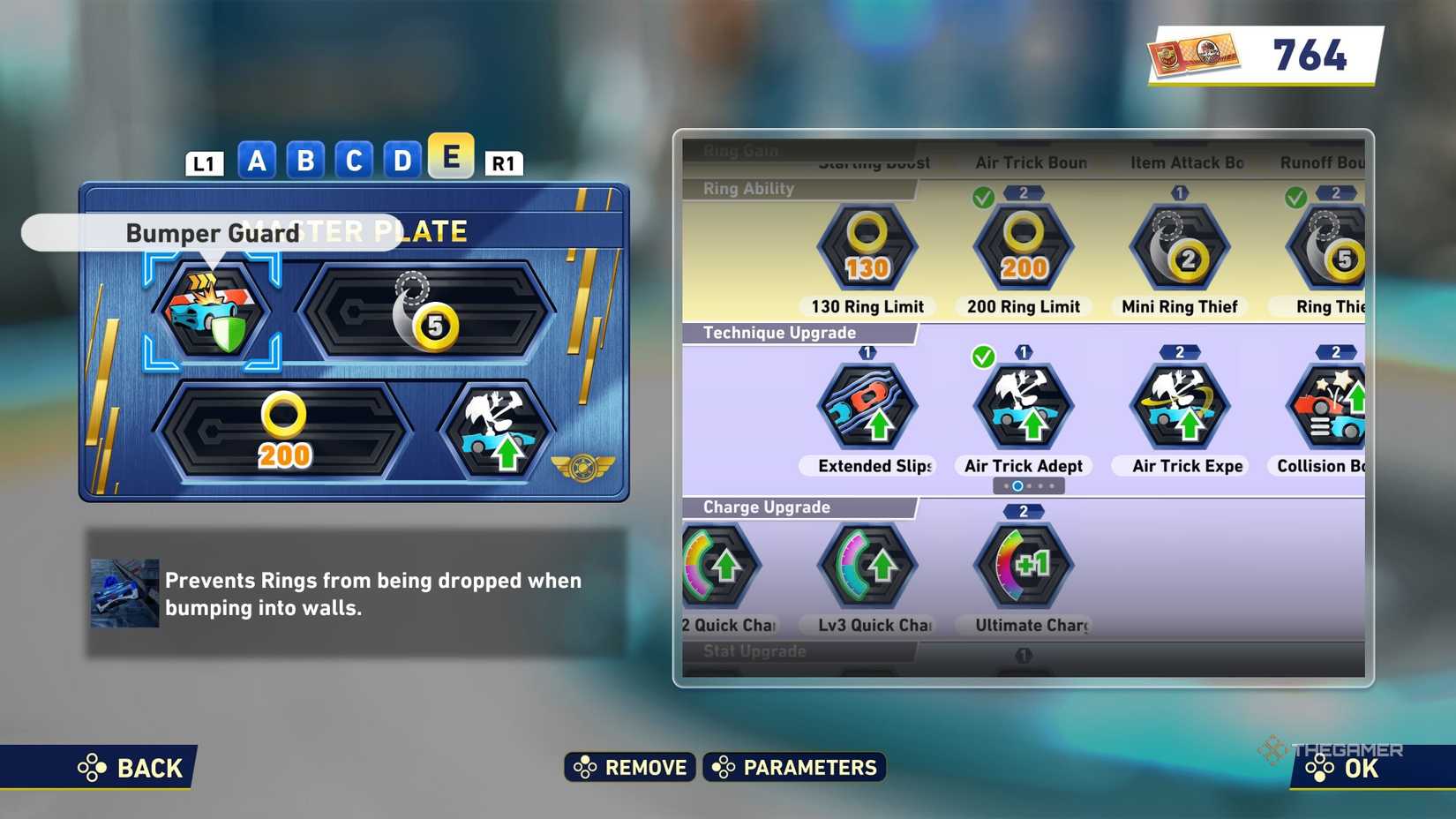This screenshot has width=1456, height=819.
Task: Switch to plate preset tab A
Action: pyautogui.click(x=256, y=160)
